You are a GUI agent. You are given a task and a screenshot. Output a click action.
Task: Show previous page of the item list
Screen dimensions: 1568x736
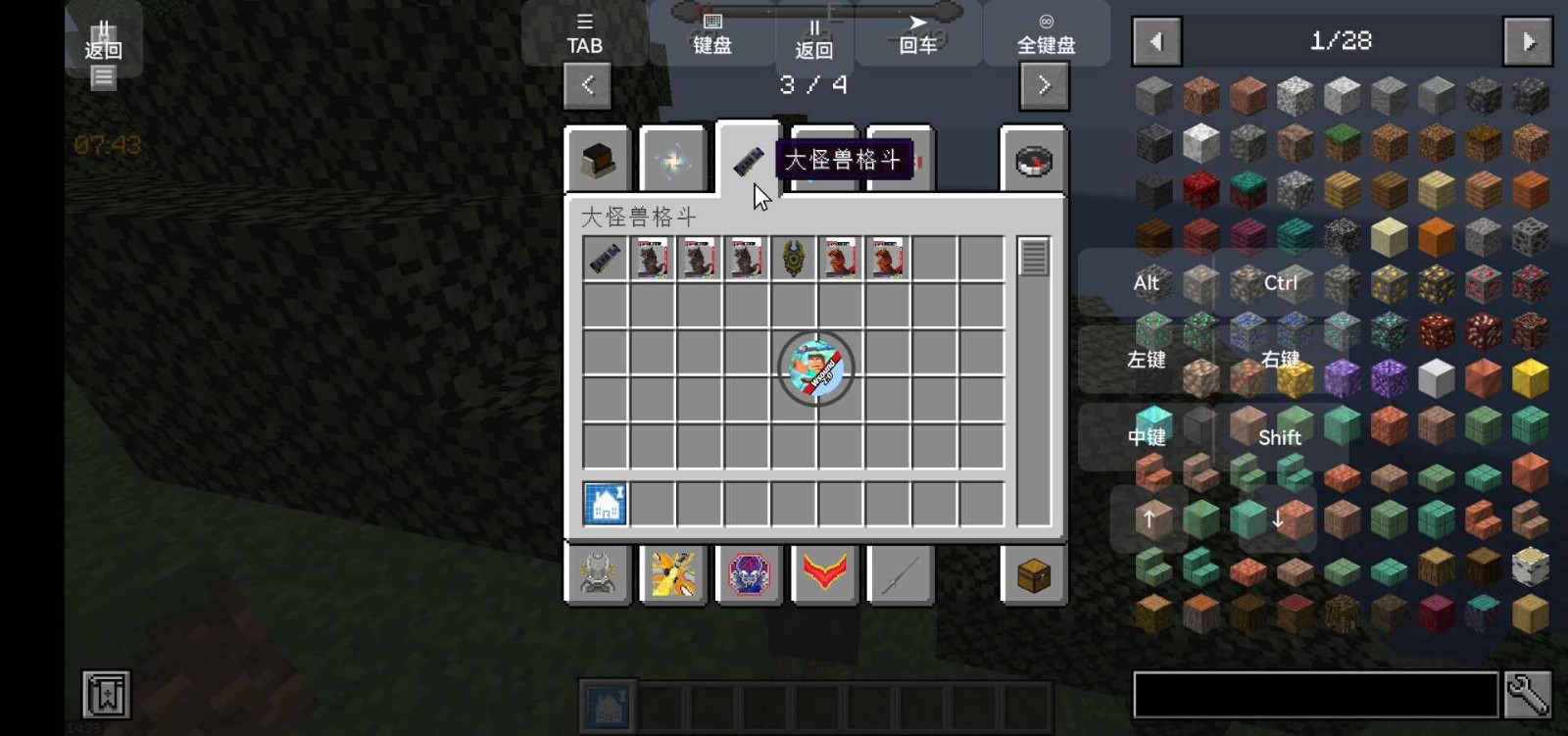click(1156, 41)
